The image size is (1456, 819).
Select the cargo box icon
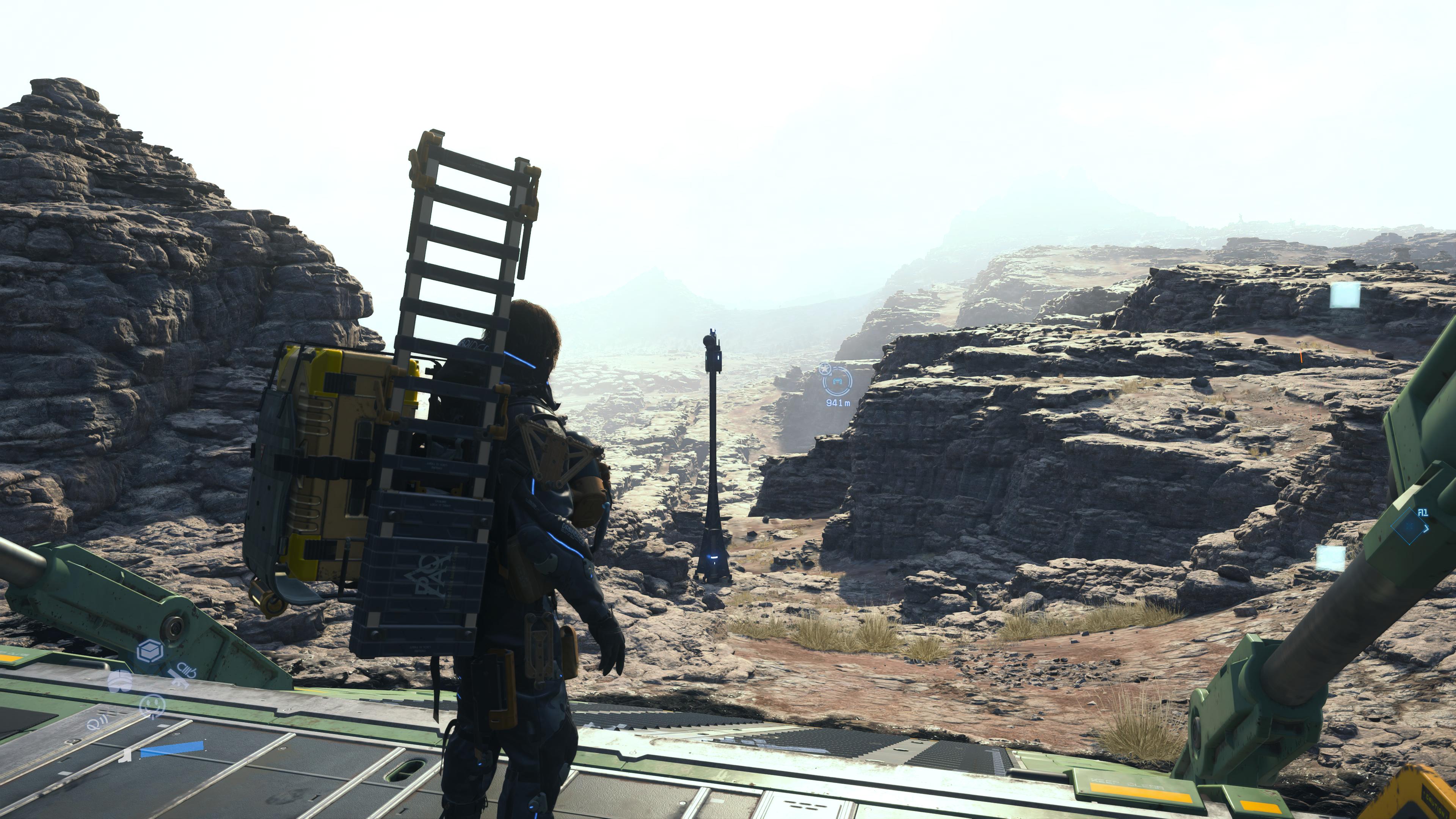[x=151, y=651]
